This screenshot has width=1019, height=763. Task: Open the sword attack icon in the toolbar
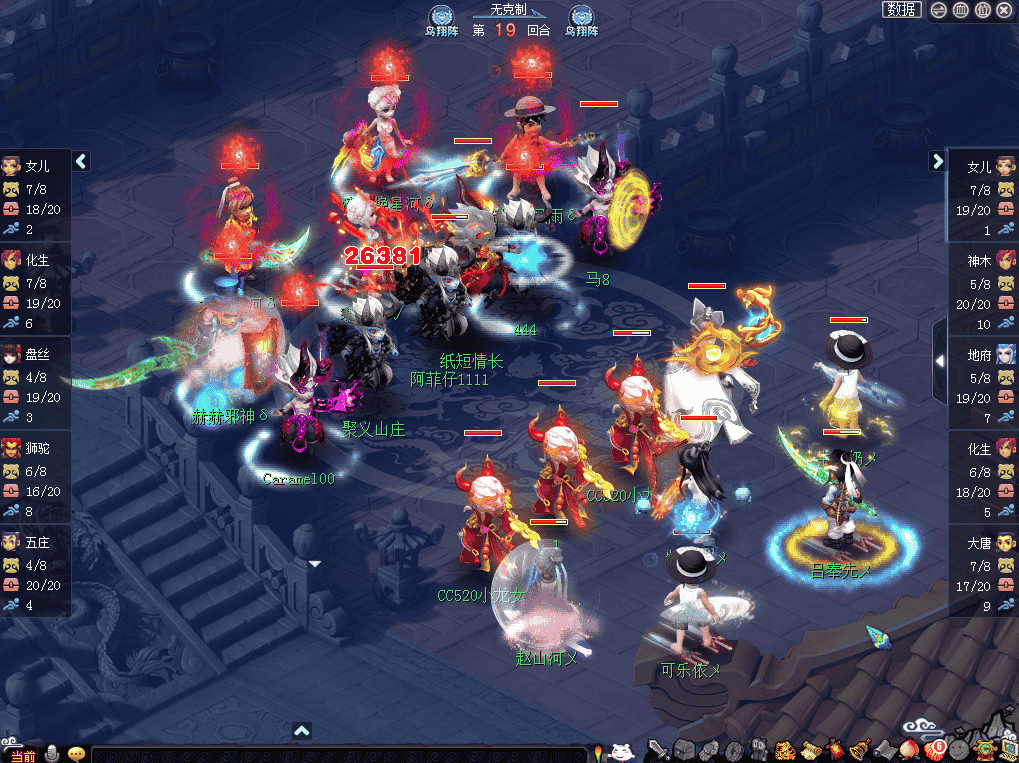(657, 750)
